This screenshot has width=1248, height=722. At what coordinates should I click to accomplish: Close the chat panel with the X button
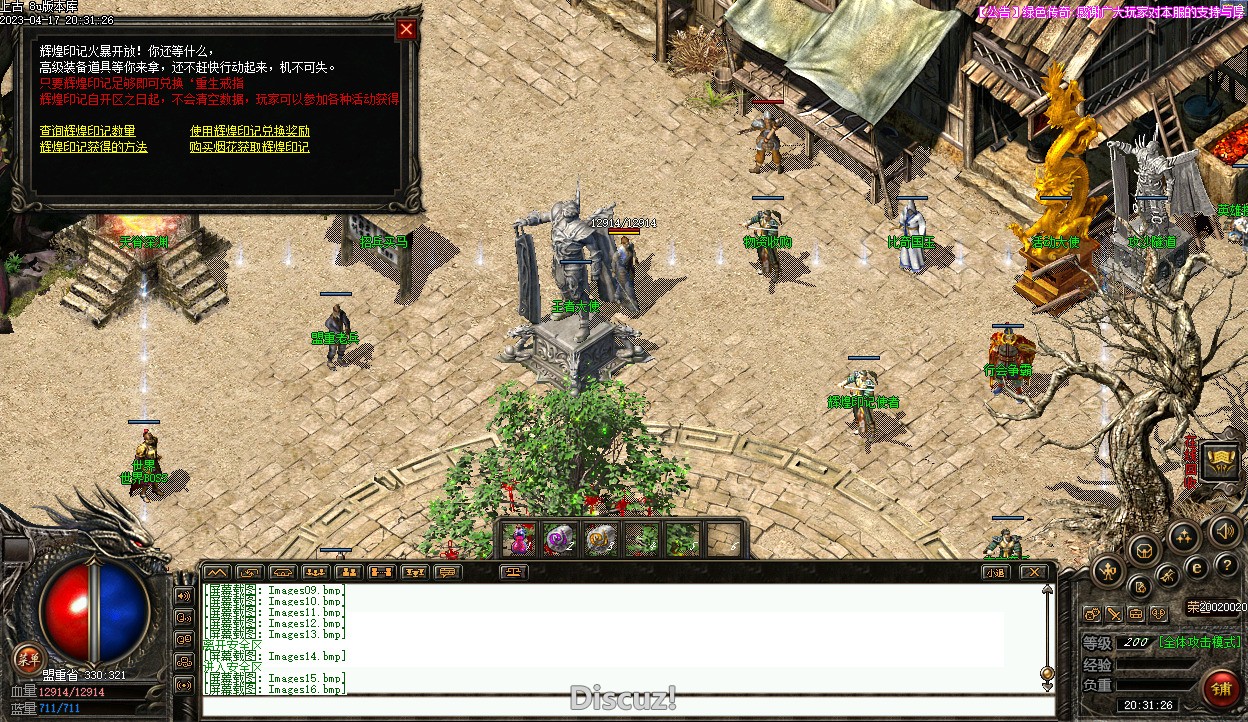tap(1033, 572)
